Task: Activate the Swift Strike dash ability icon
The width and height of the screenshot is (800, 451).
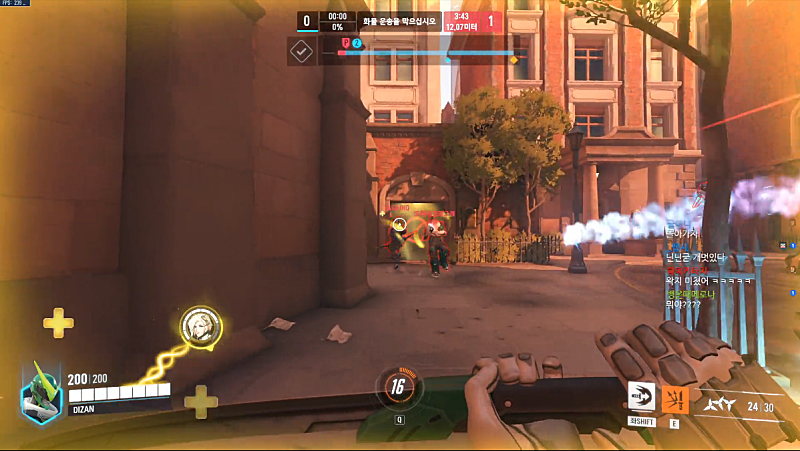Action: click(641, 397)
